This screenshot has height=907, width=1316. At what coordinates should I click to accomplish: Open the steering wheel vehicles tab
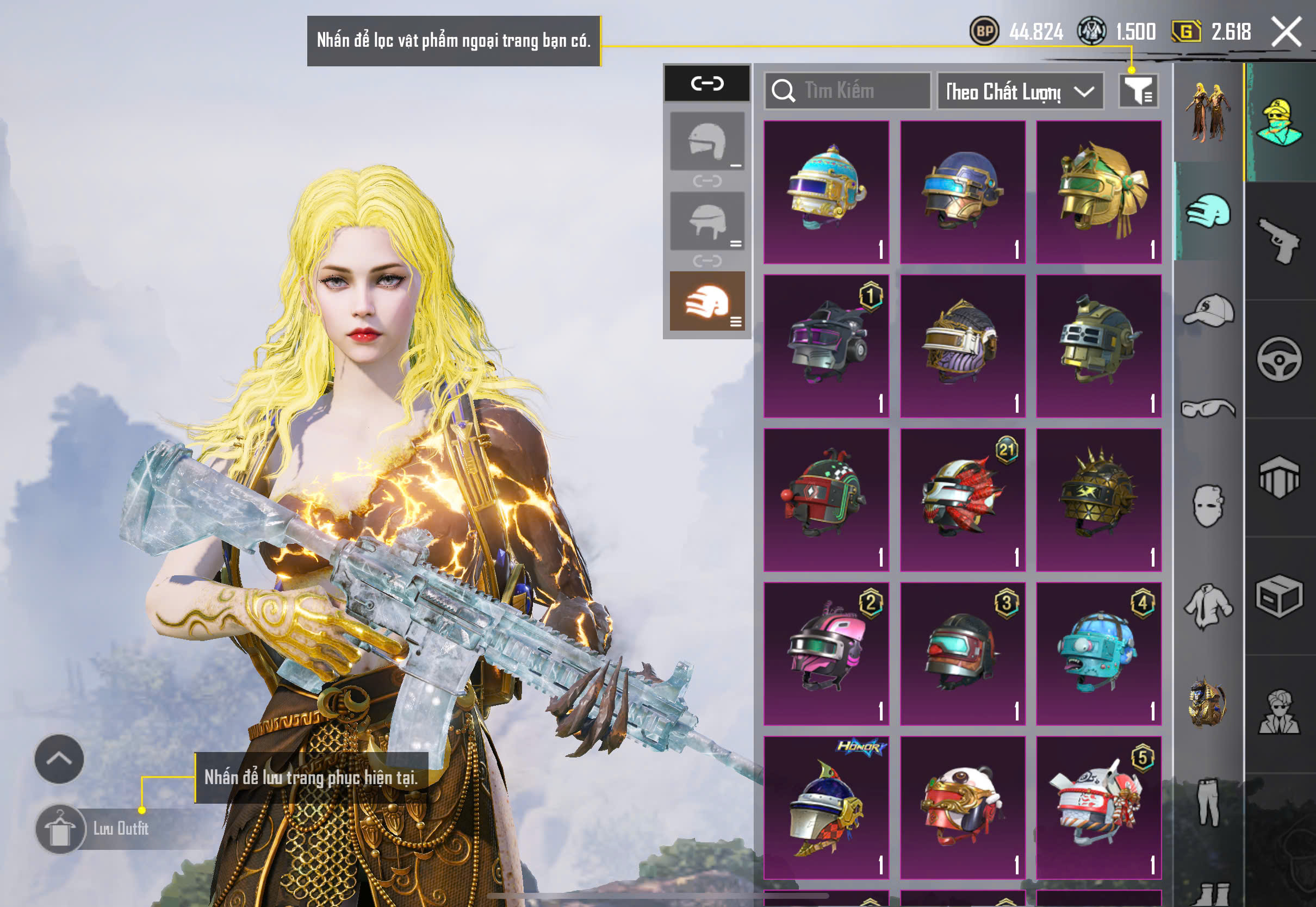[1280, 359]
